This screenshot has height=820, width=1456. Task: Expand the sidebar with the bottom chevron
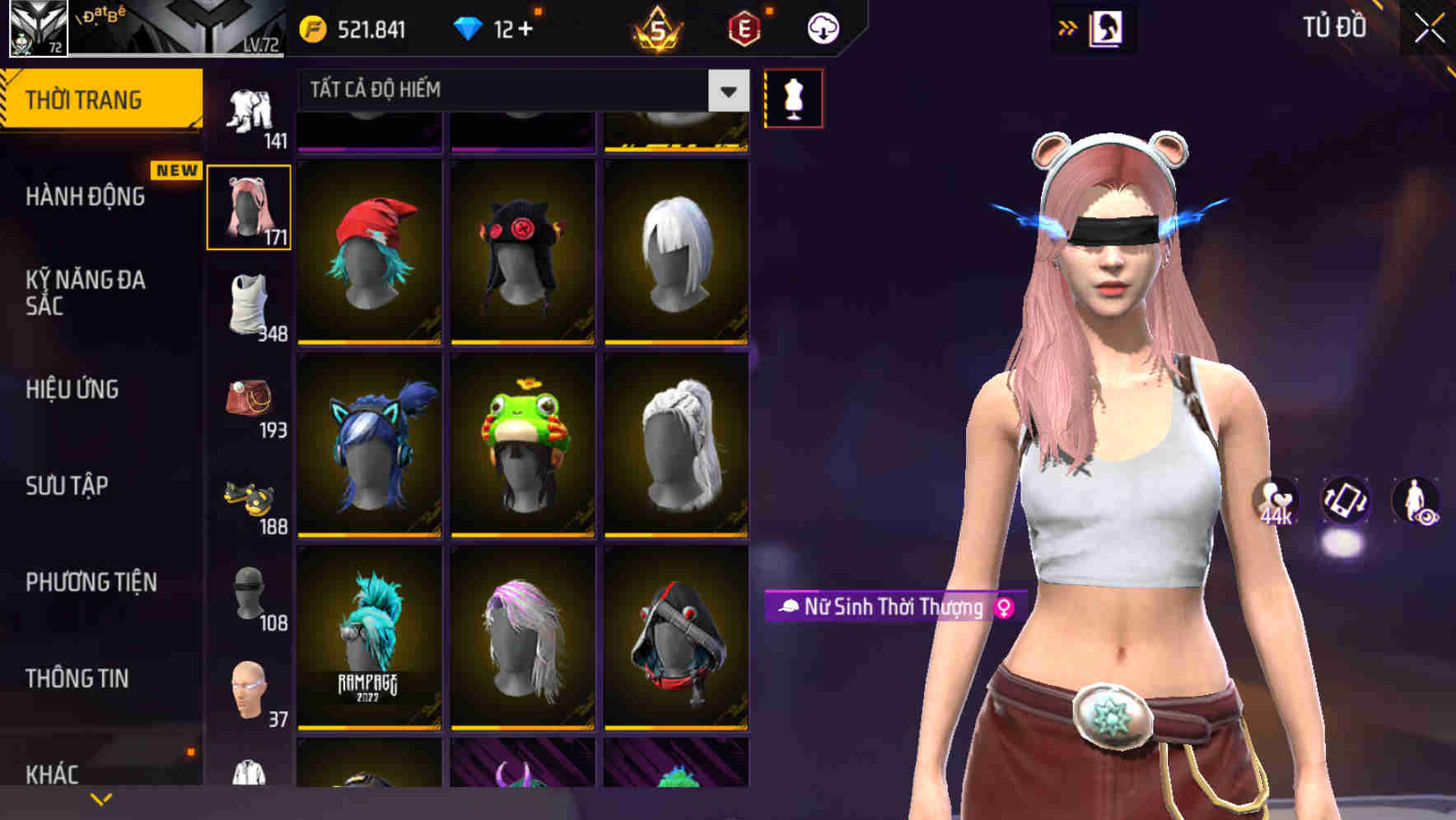point(100,798)
